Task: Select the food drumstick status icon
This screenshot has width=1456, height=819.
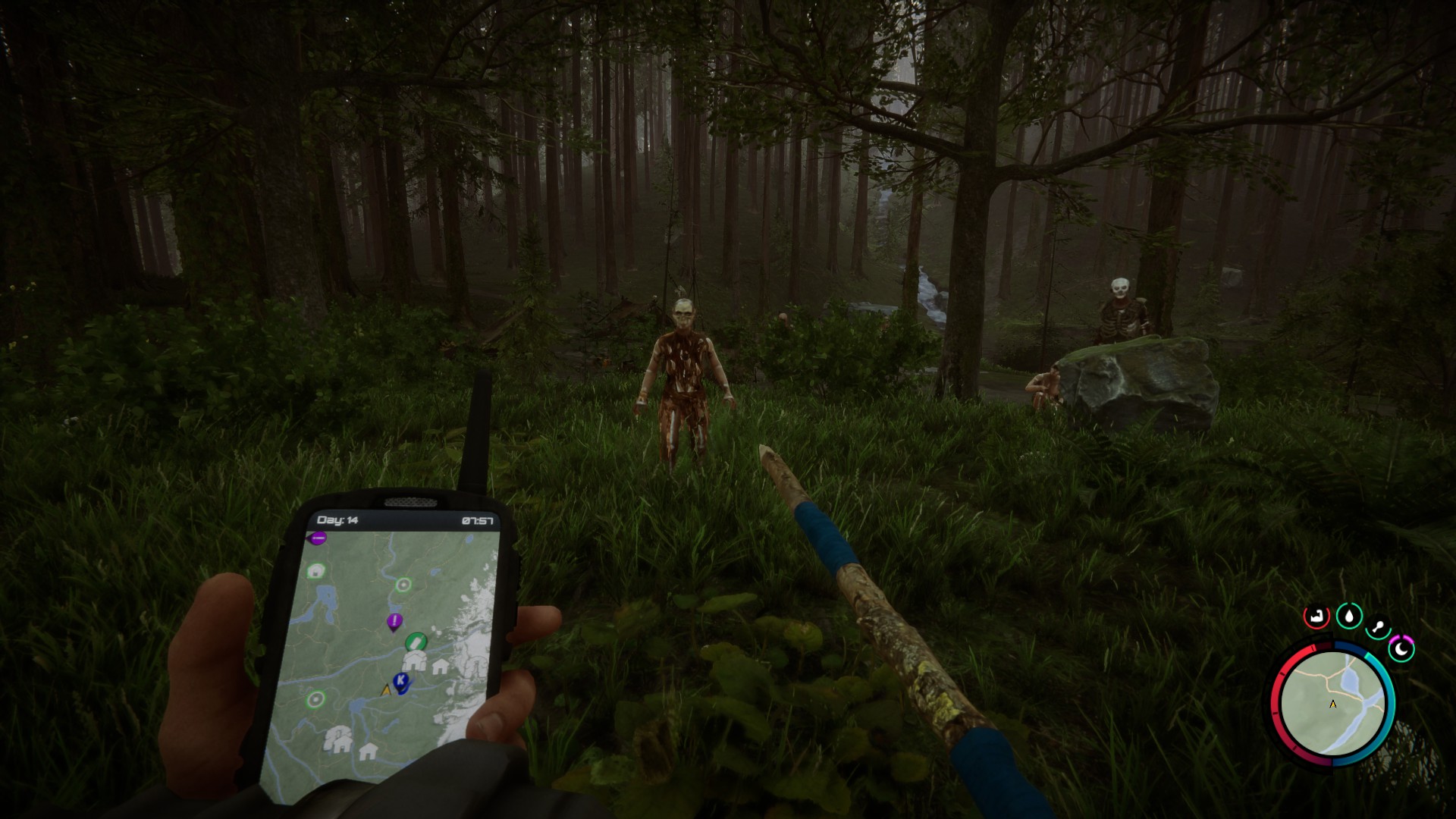Action: [1378, 626]
